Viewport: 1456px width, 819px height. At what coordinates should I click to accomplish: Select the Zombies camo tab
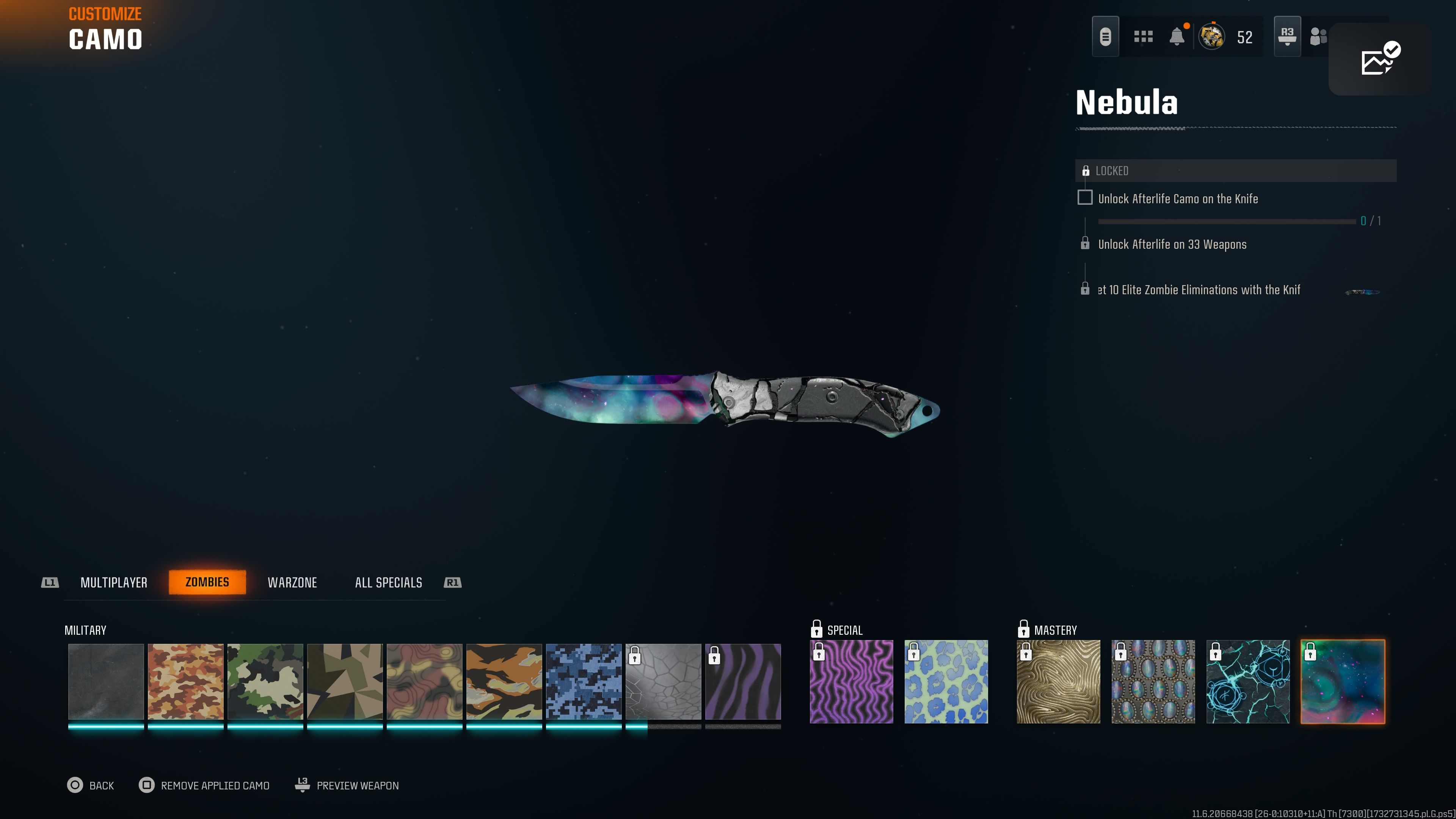point(207,582)
